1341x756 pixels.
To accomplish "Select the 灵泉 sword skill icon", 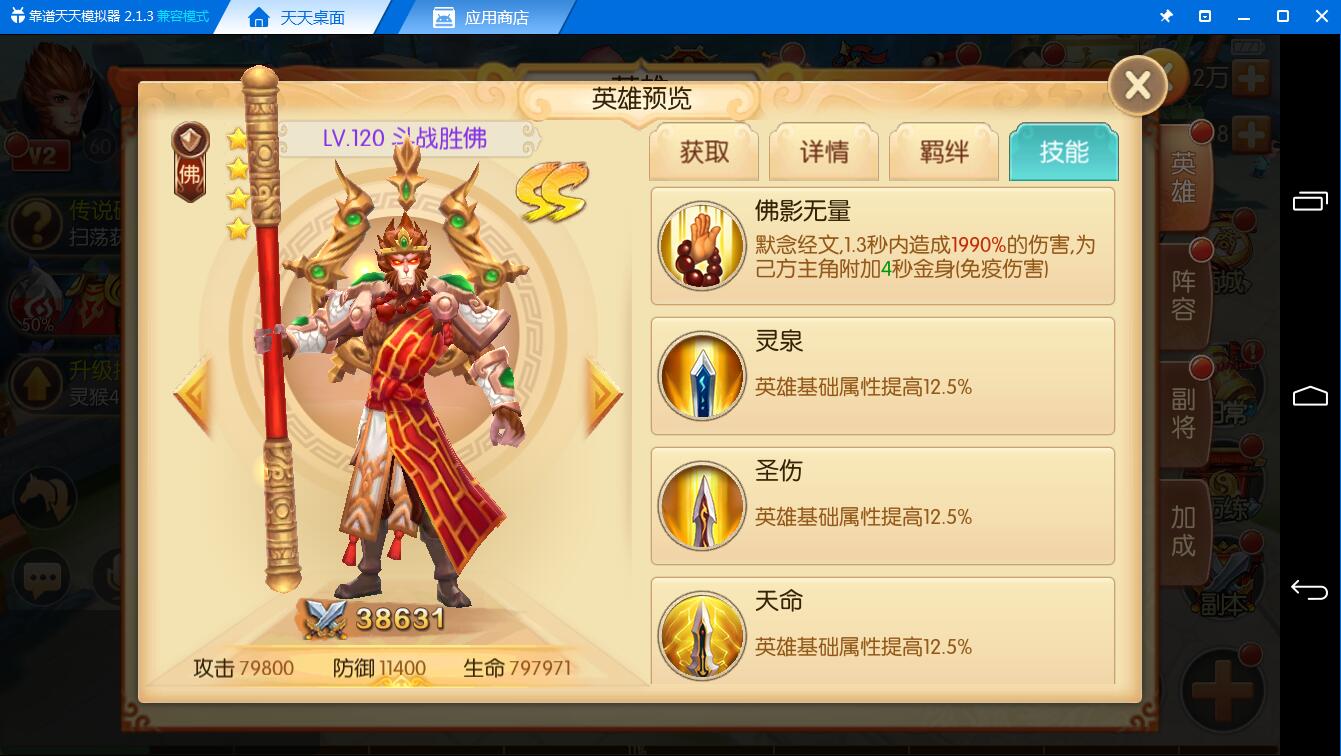I will point(702,376).
